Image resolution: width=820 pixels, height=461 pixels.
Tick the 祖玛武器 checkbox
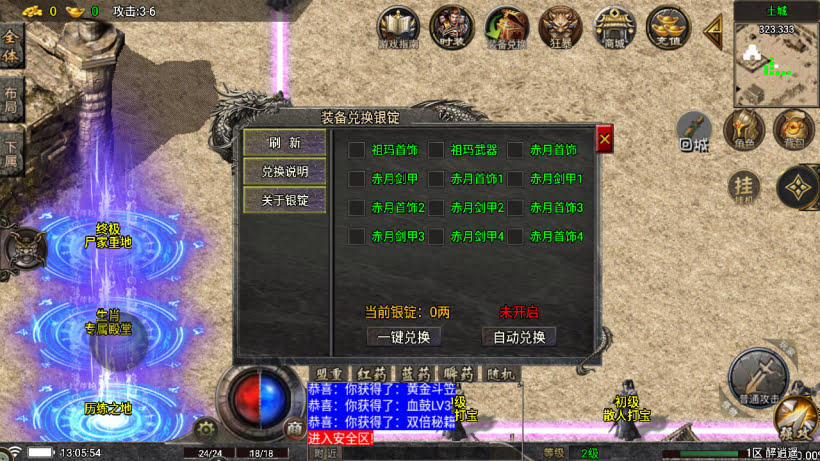[436, 150]
